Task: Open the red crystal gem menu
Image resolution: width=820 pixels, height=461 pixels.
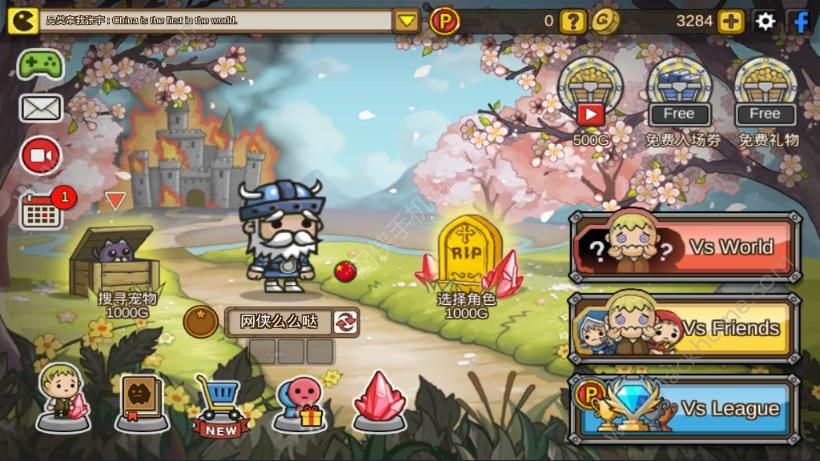Action: [x=380, y=400]
